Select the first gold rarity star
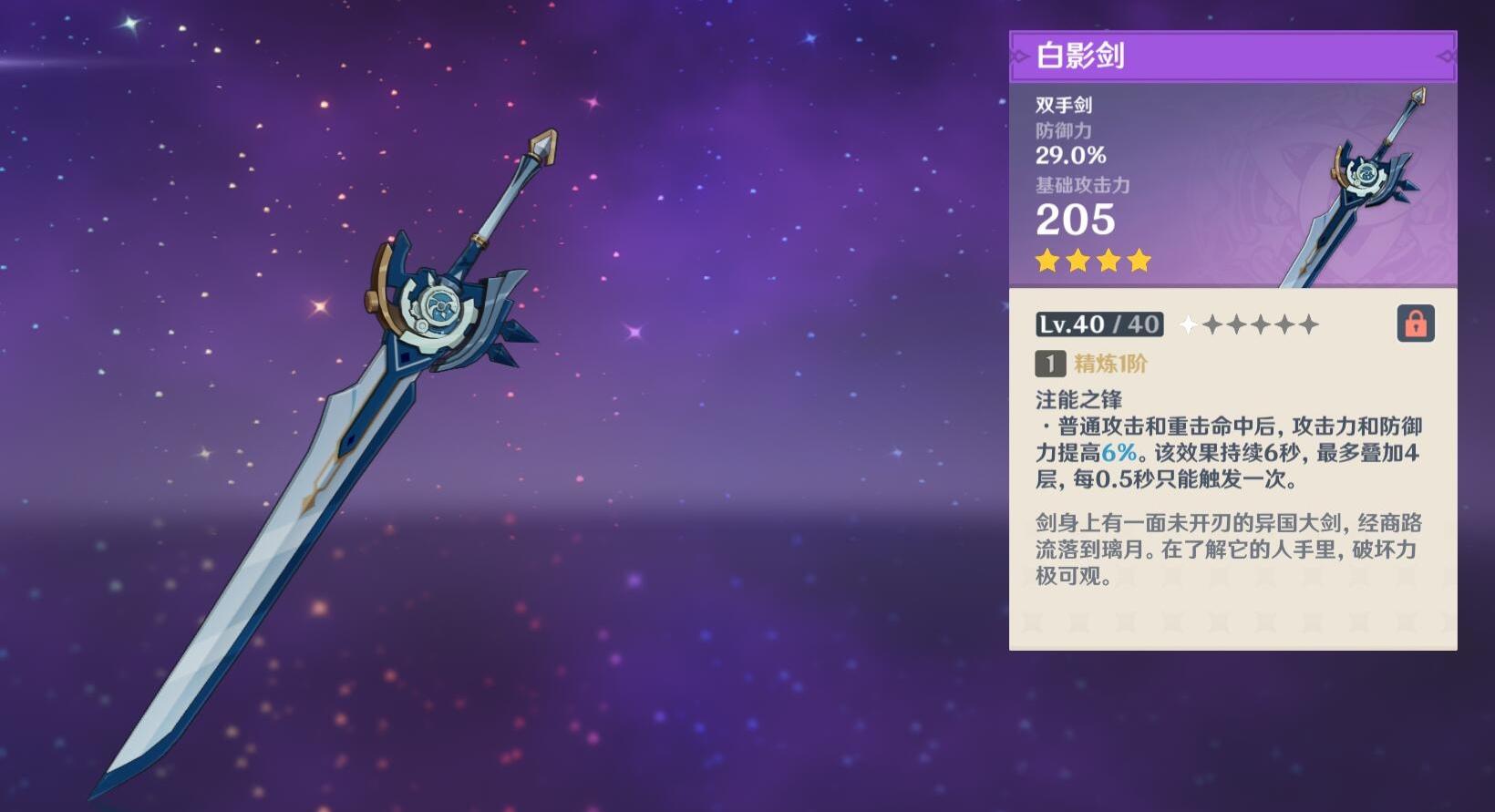Image resolution: width=1495 pixels, height=812 pixels. click(1047, 262)
